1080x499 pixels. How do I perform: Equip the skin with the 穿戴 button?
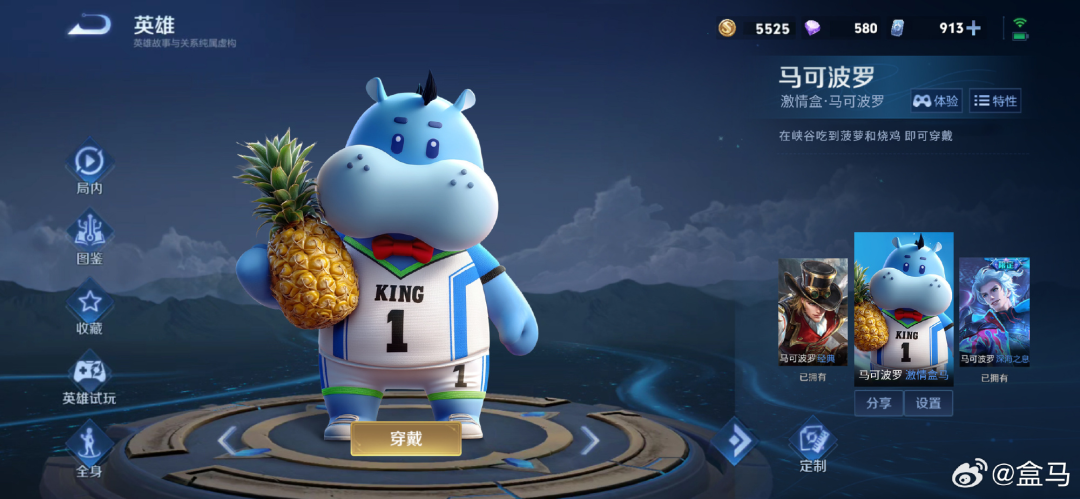pyautogui.click(x=405, y=438)
